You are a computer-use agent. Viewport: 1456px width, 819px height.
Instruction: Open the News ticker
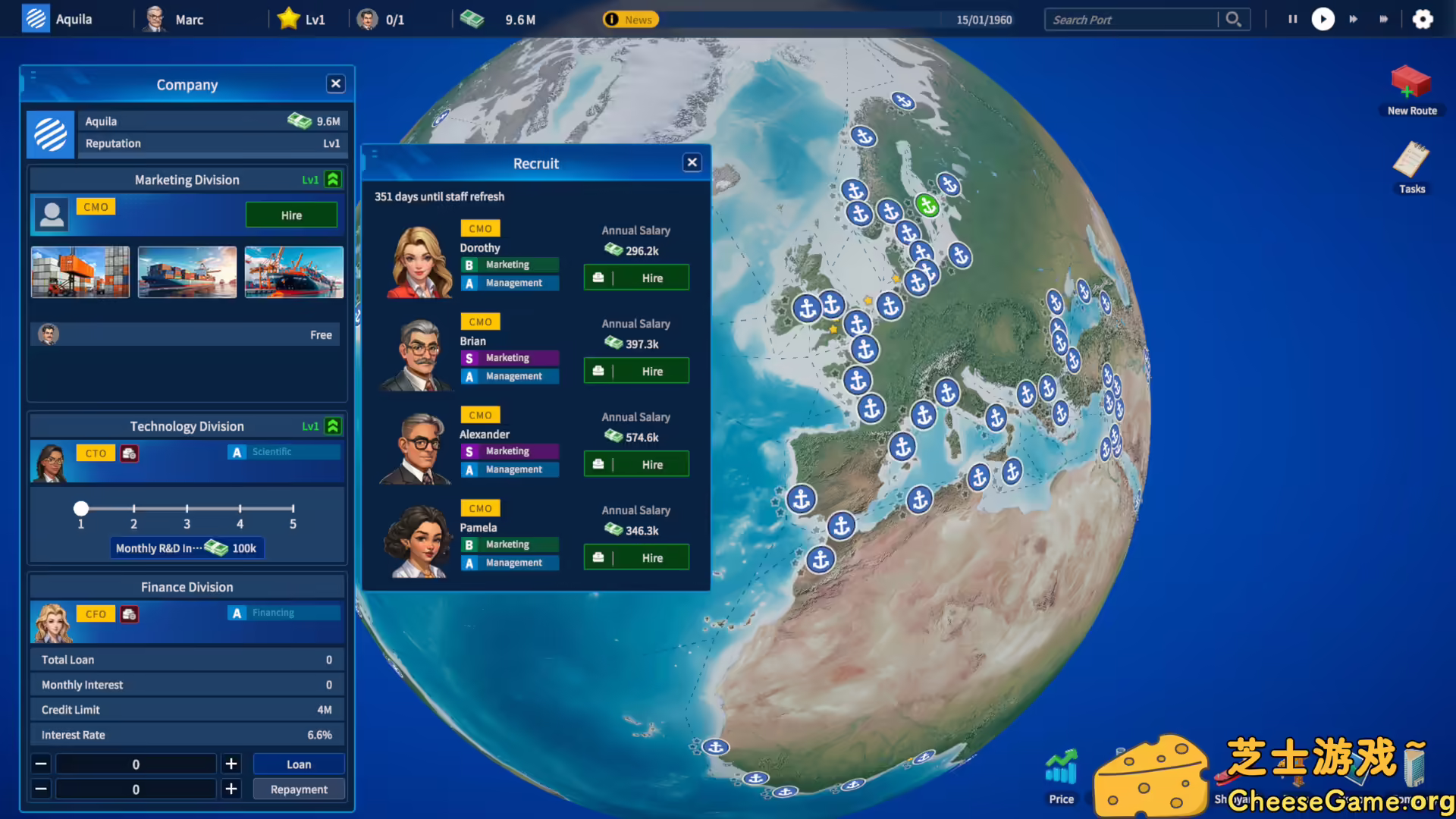point(629,19)
